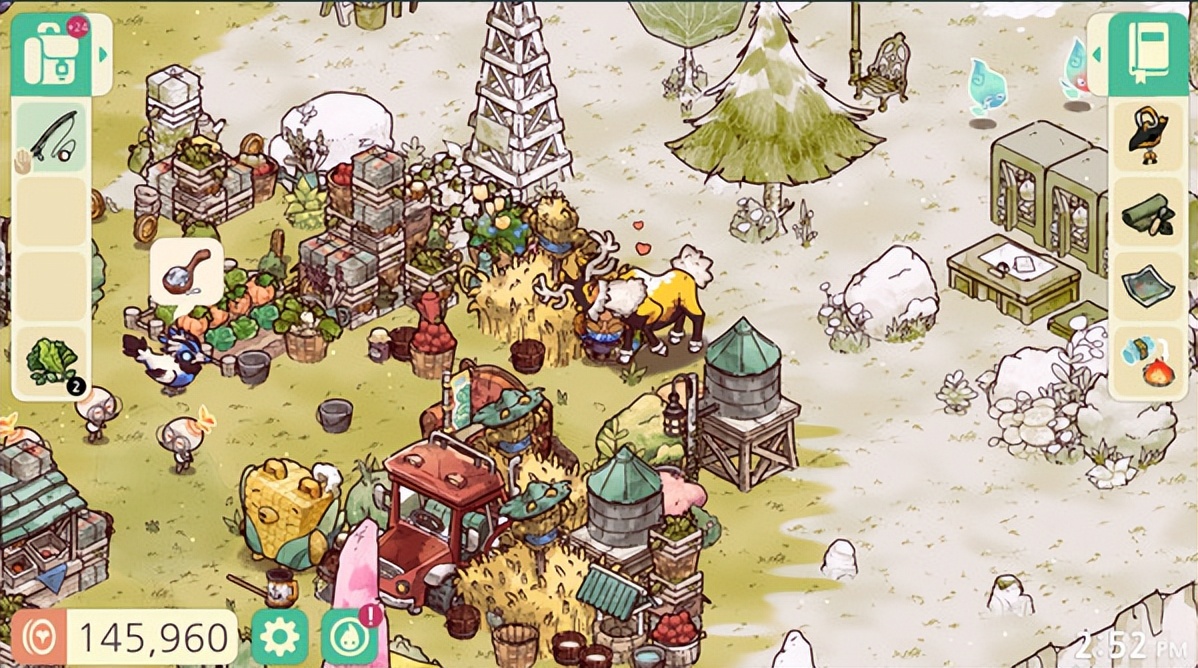This screenshot has width=1198, height=668.
Task: Select the fishing rod slot
Action: (x=51, y=138)
